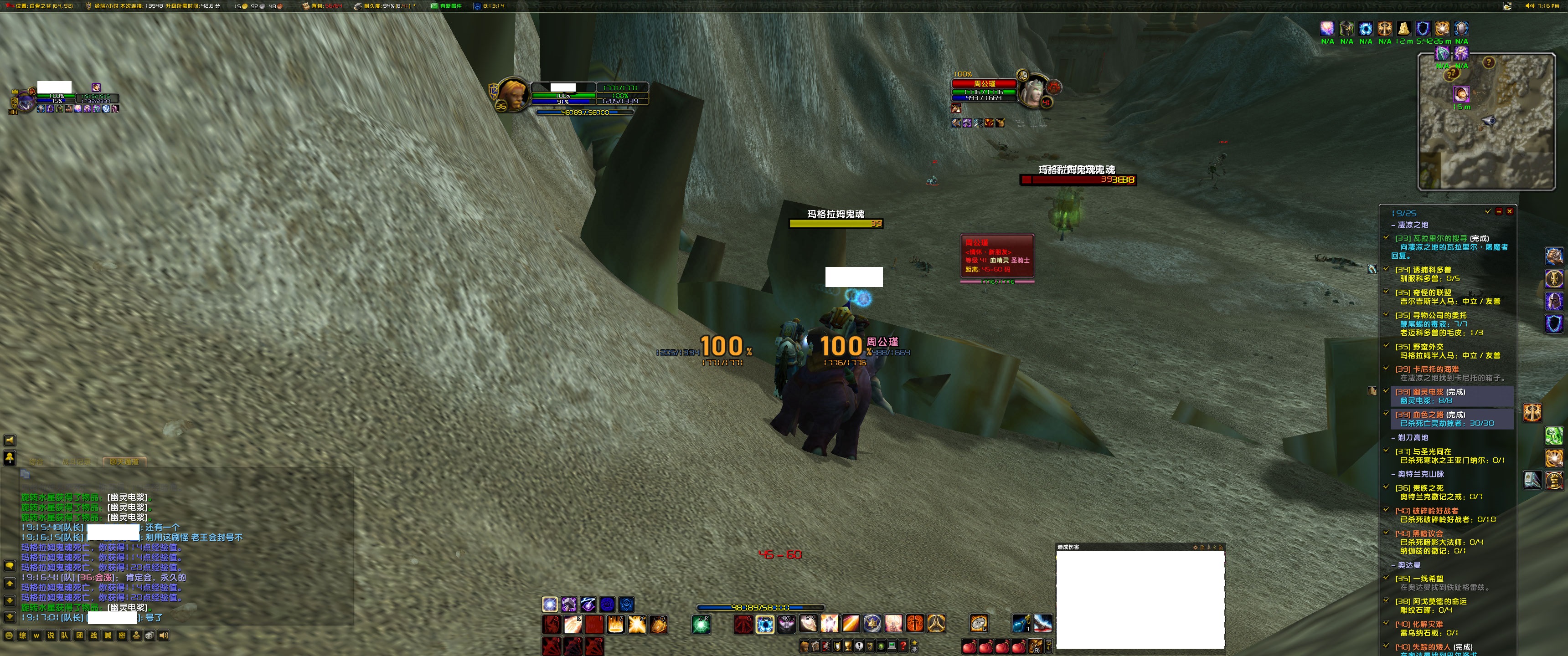Viewport: 1568px width, 656px height.
Task: Jump chat to the latest message
Action: pyautogui.click(x=10, y=617)
